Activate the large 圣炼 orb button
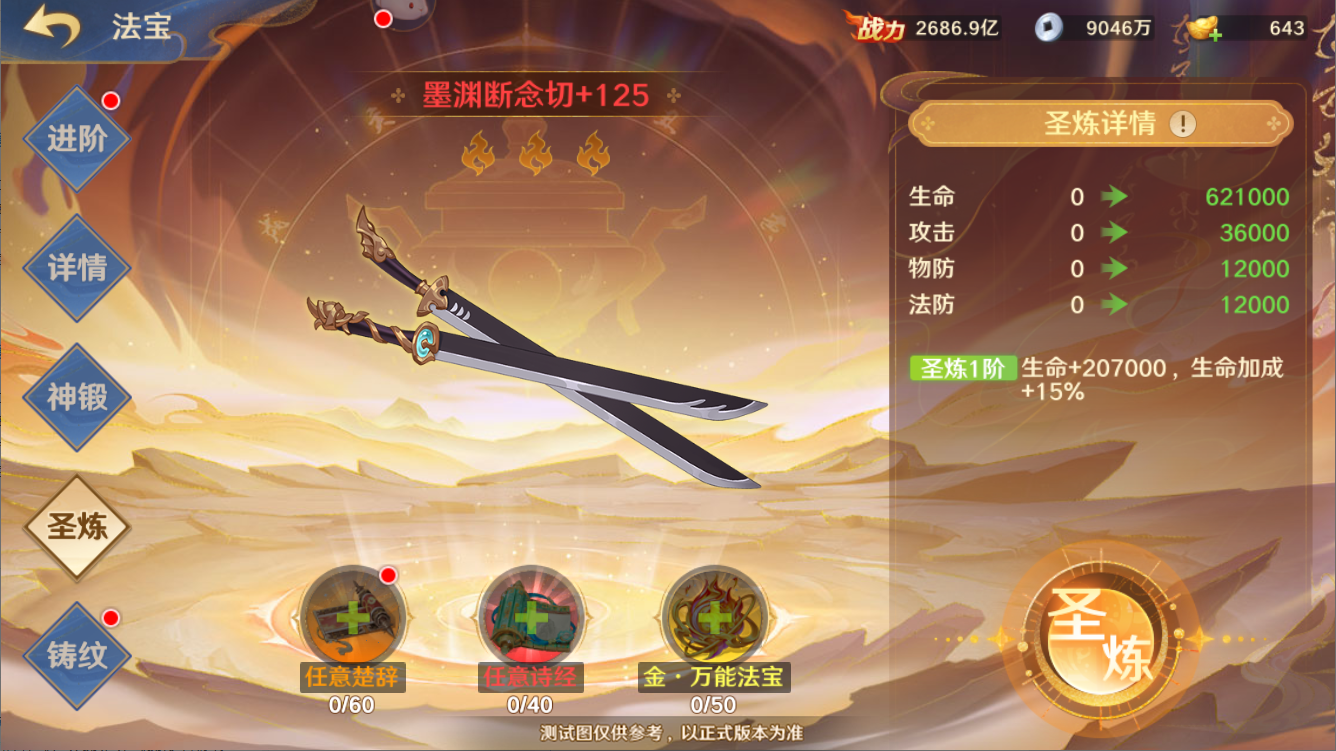 (1097, 633)
